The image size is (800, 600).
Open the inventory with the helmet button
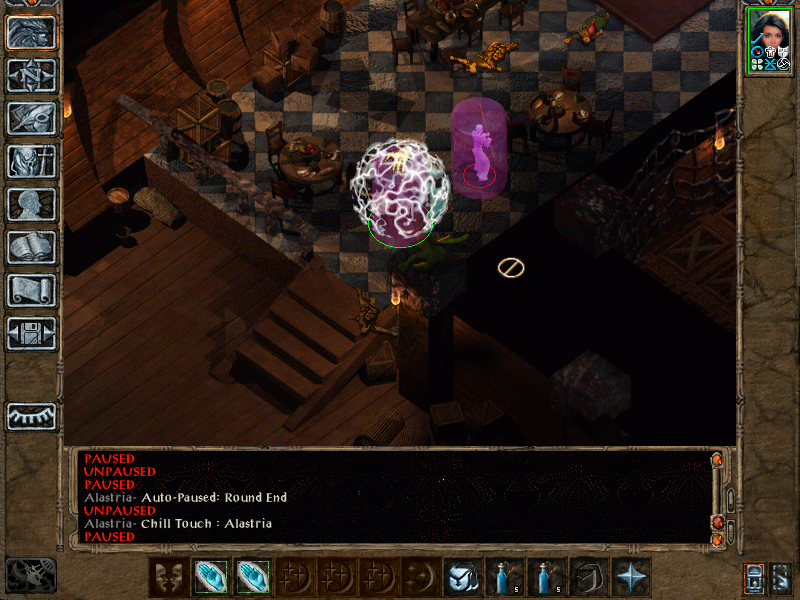[31, 161]
